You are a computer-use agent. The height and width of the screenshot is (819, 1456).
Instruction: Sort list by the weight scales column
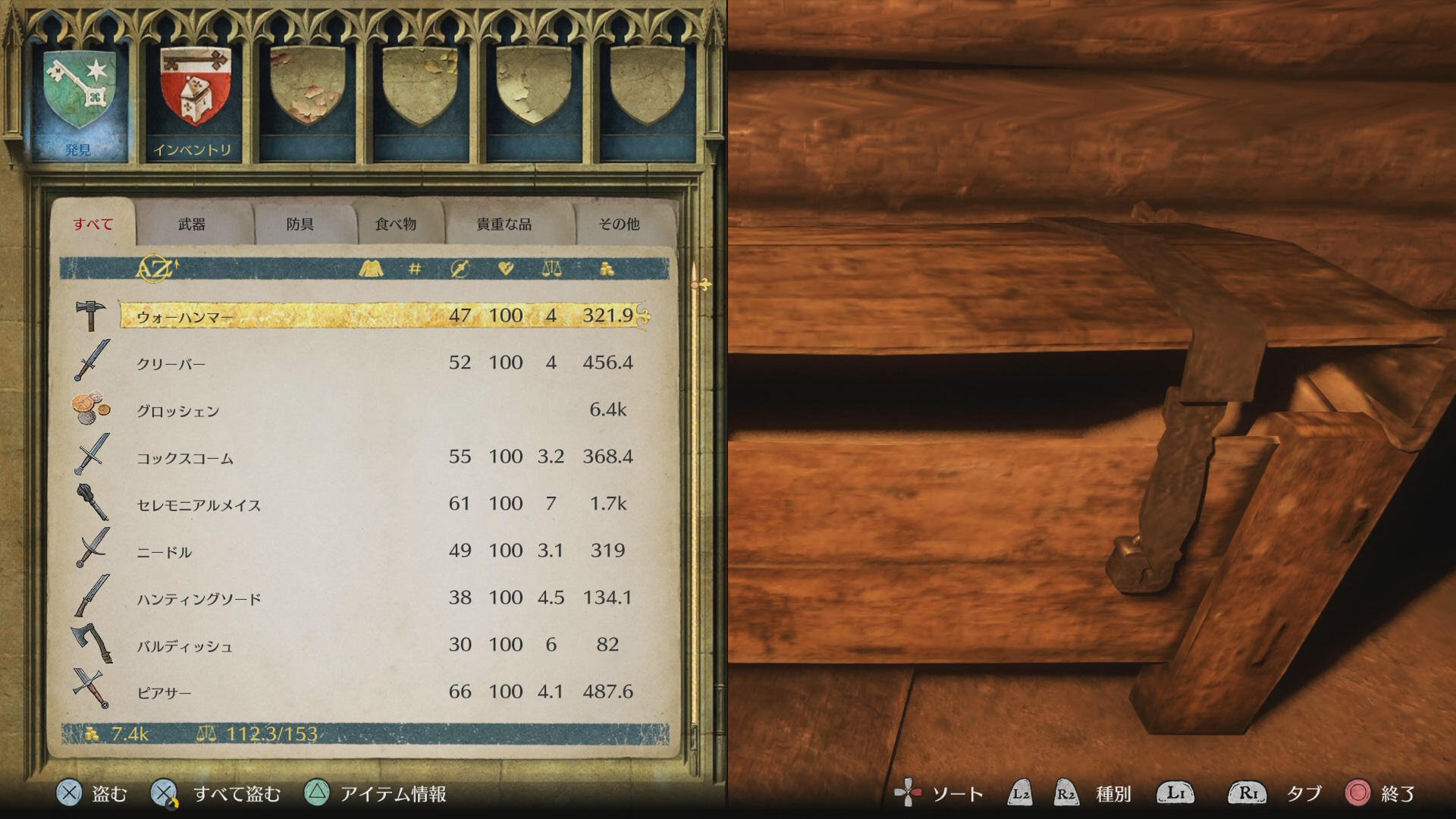551,268
